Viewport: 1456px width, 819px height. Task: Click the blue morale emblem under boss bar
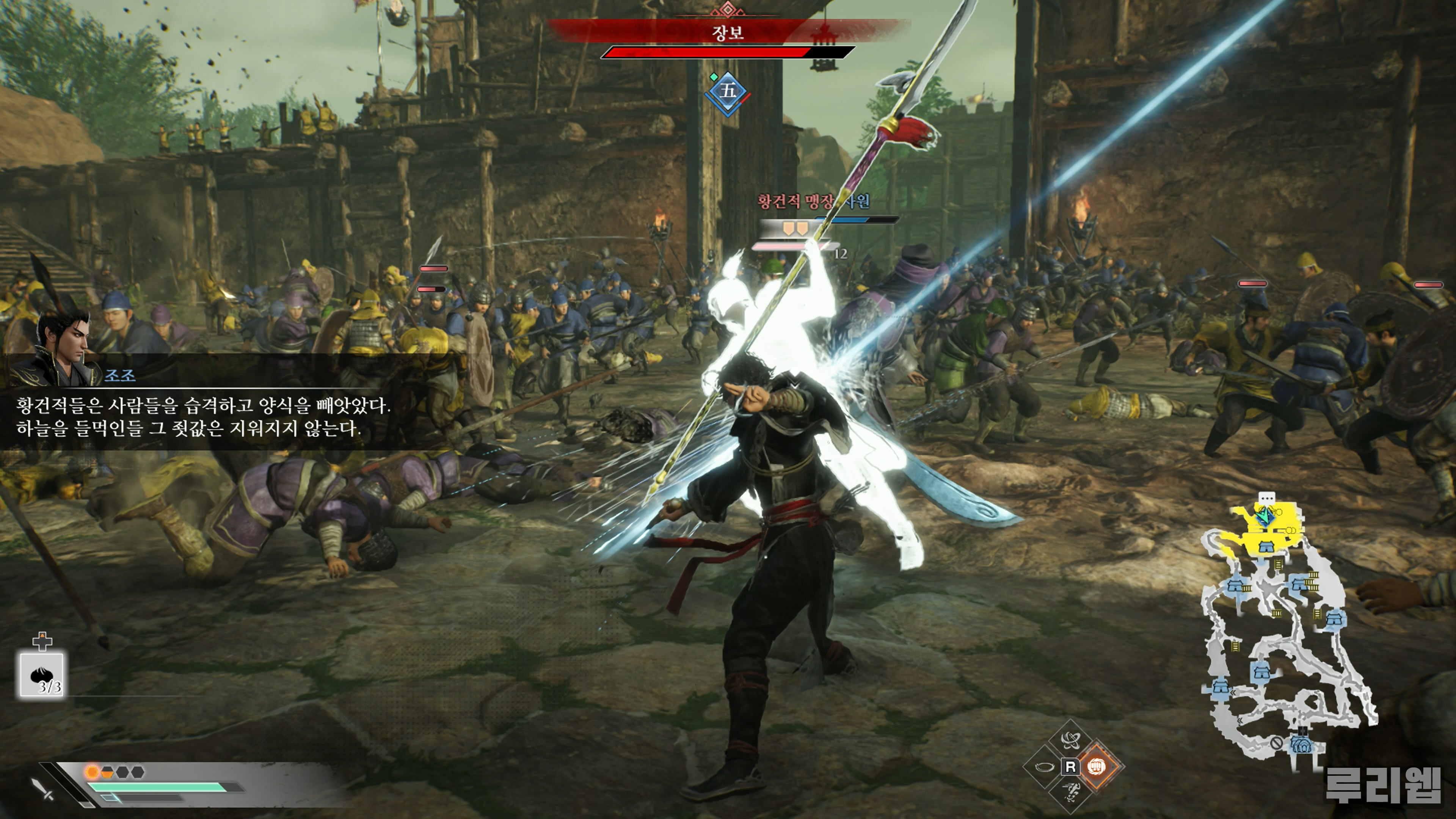[728, 91]
